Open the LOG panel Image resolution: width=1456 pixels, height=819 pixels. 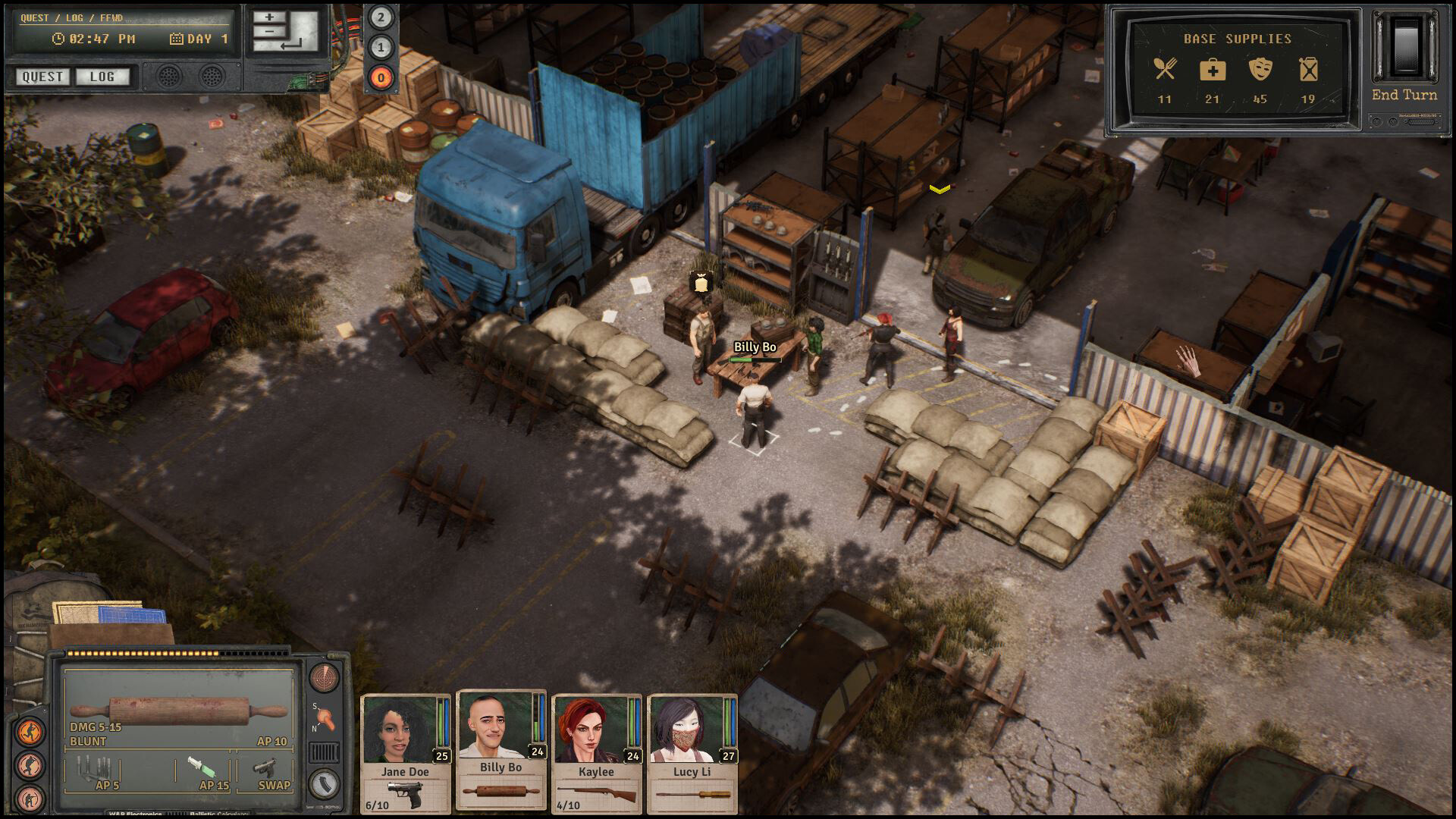102,77
